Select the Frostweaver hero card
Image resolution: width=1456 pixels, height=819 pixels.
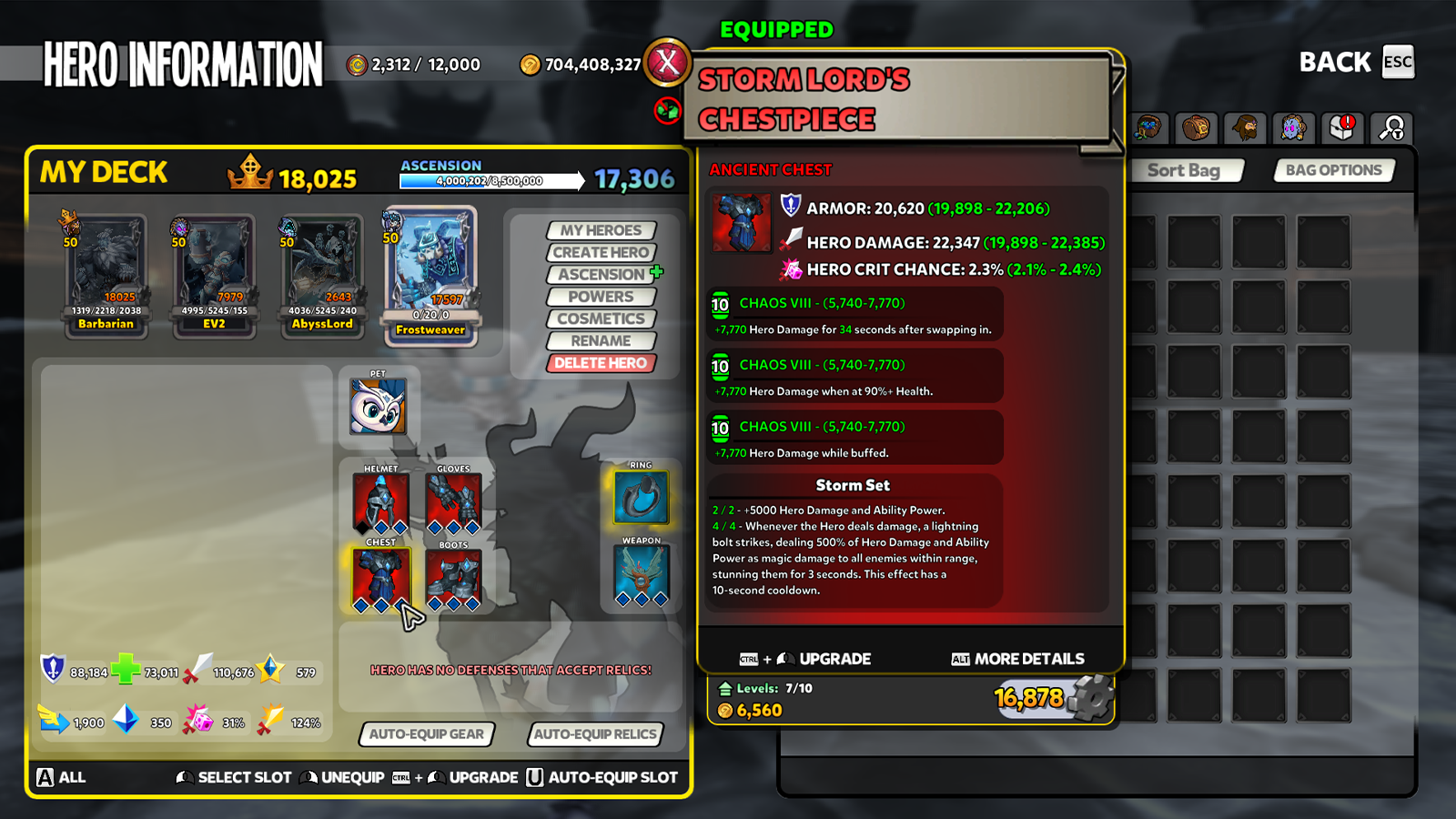pyautogui.click(x=430, y=275)
